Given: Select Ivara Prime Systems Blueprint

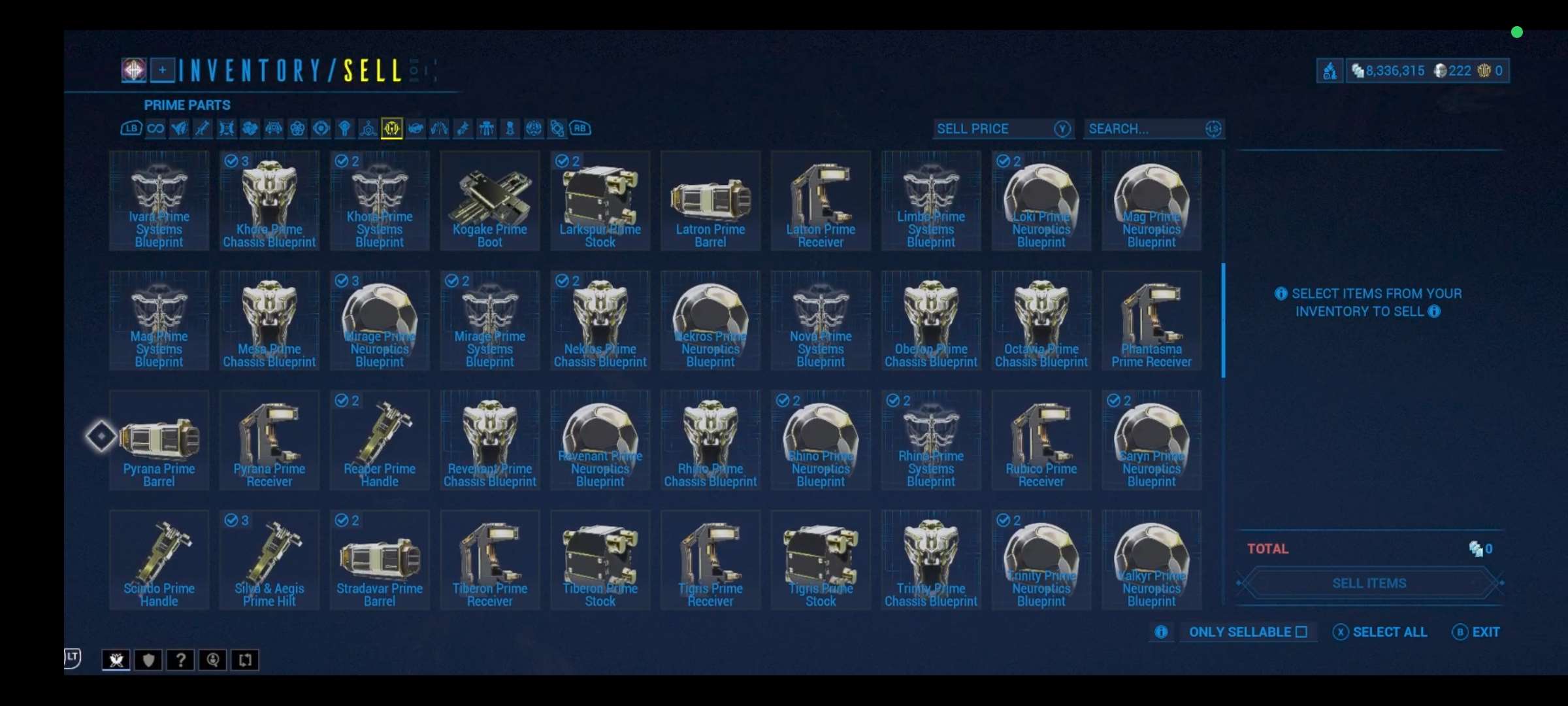Looking at the screenshot, I should tap(159, 201).
